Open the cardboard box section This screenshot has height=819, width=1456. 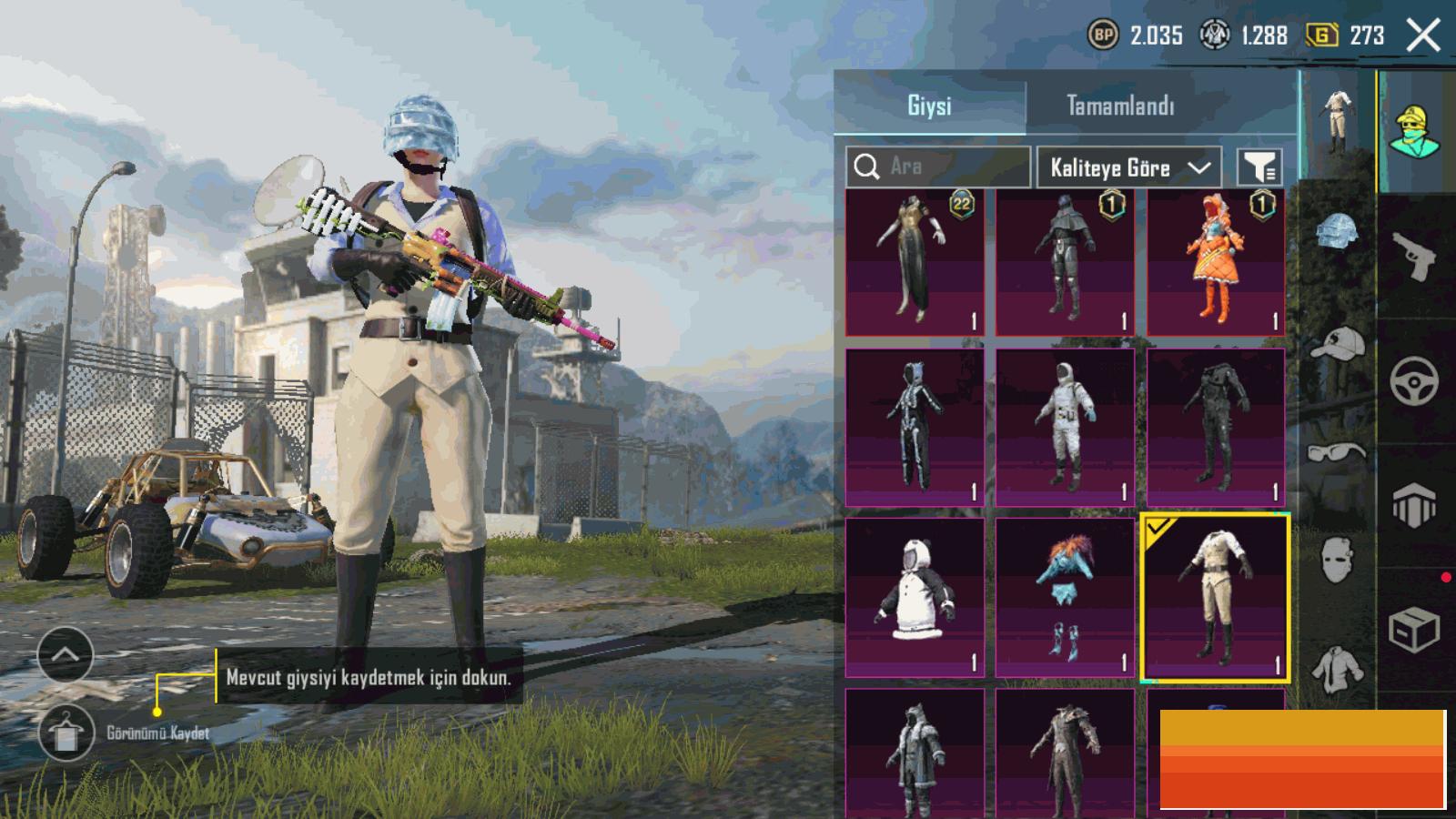click(1413, 628)
